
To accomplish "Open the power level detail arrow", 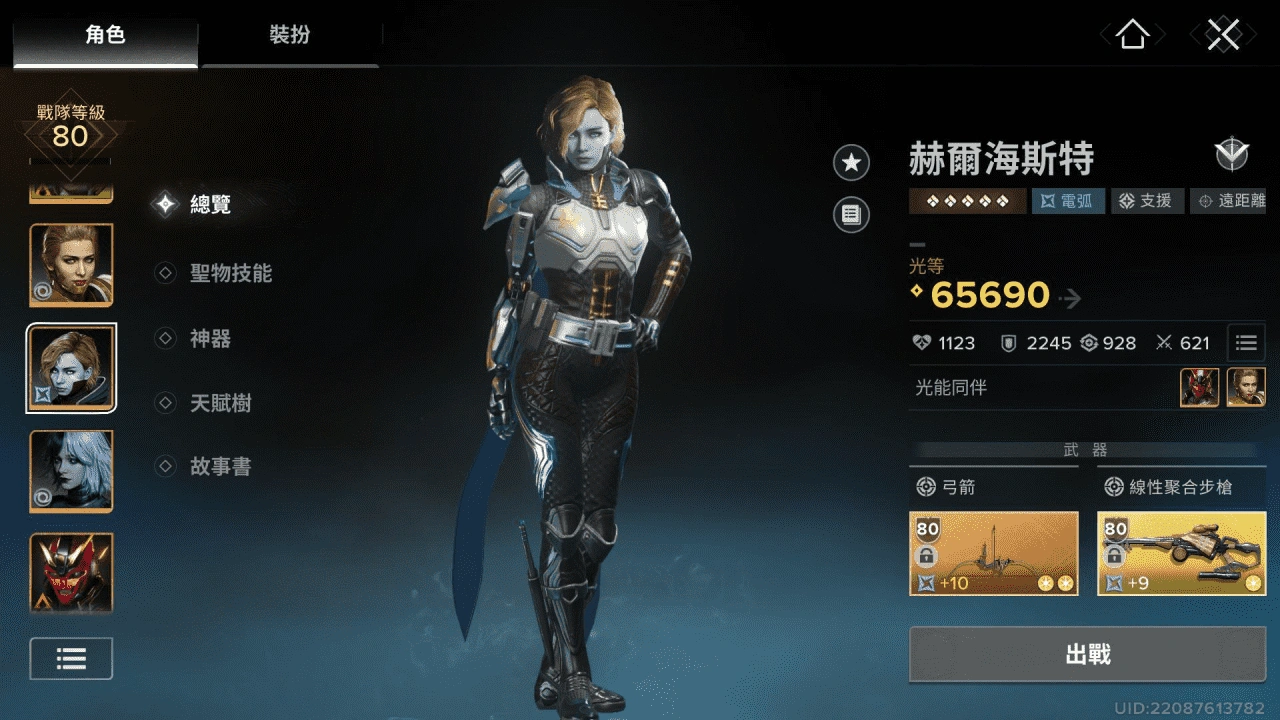I will [1070, 297].
